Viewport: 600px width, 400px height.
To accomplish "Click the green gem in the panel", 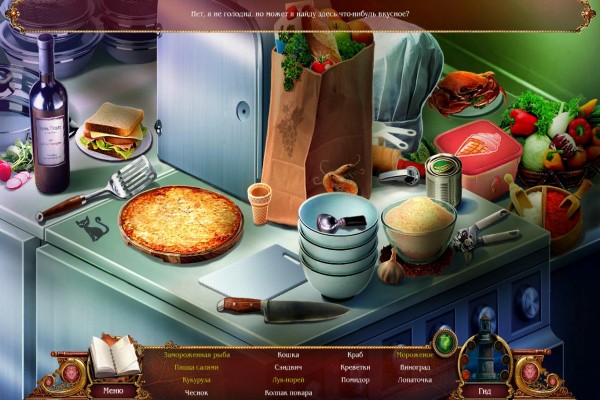I will [x=444, y=343].
